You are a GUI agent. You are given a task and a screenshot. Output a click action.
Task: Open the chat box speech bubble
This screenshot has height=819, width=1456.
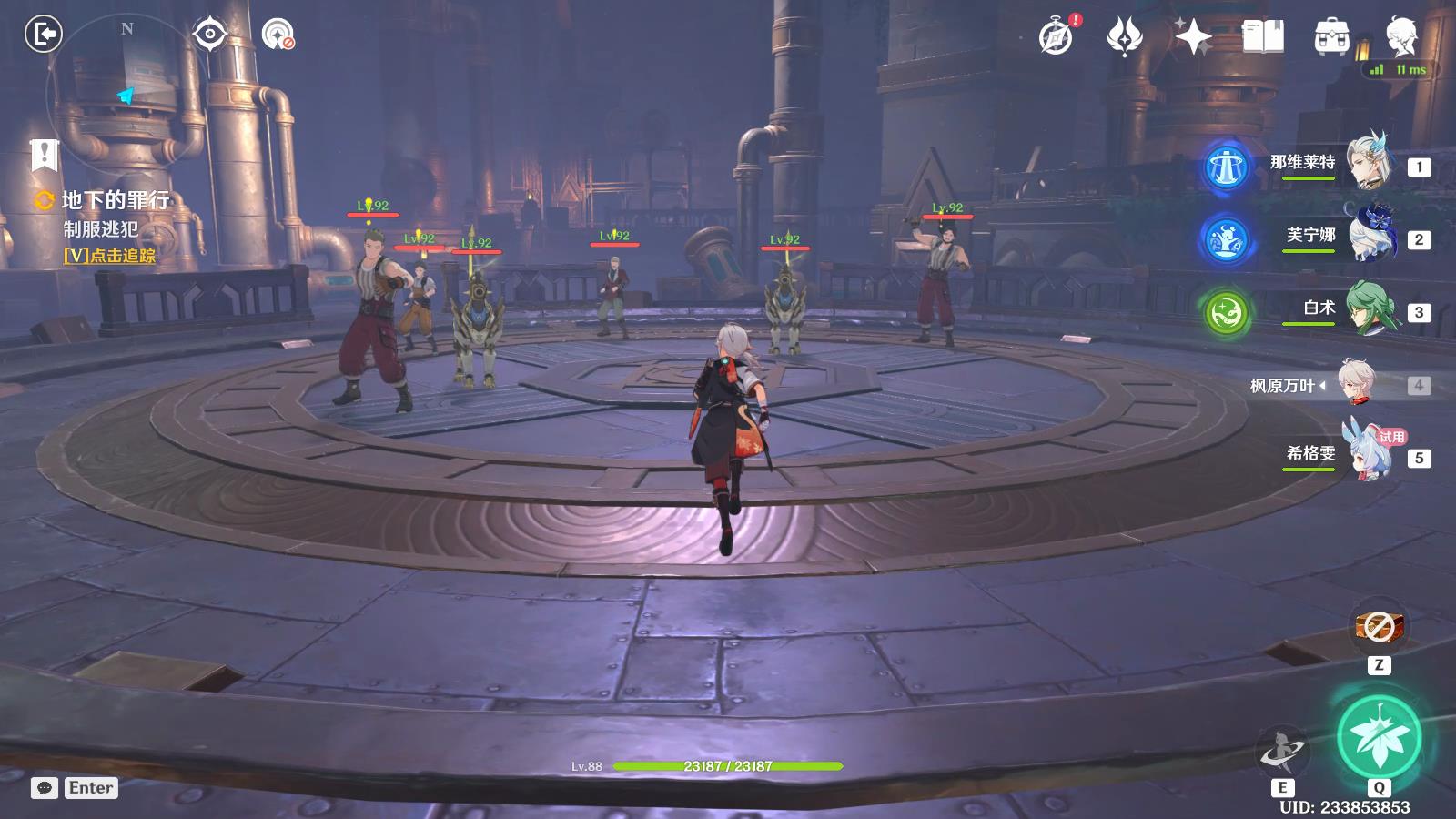click(x=45, y=788)
